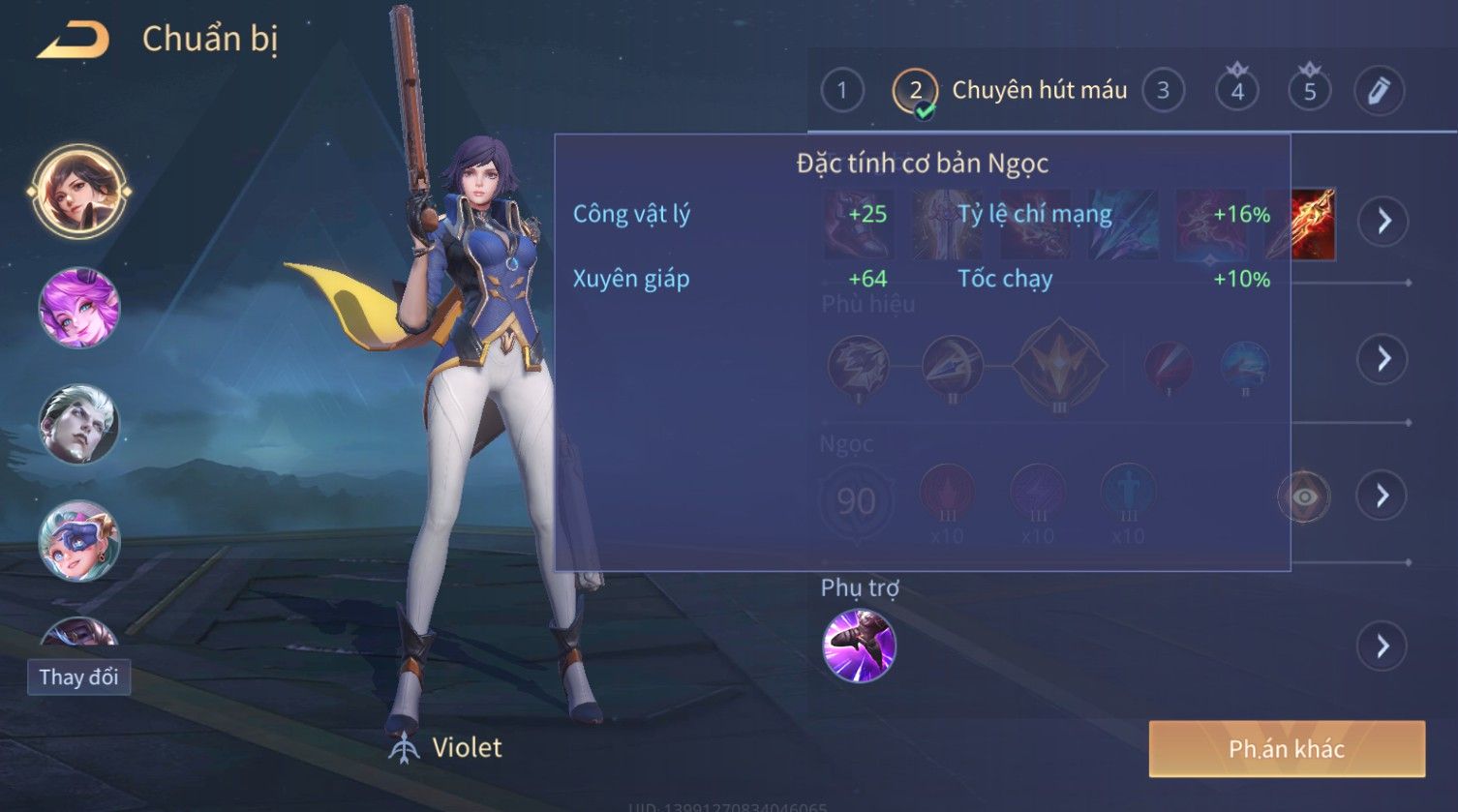Choose the pink-haired hero portrait
Viewport: 1458px width, 812px height.
click(x=78, y=308)
